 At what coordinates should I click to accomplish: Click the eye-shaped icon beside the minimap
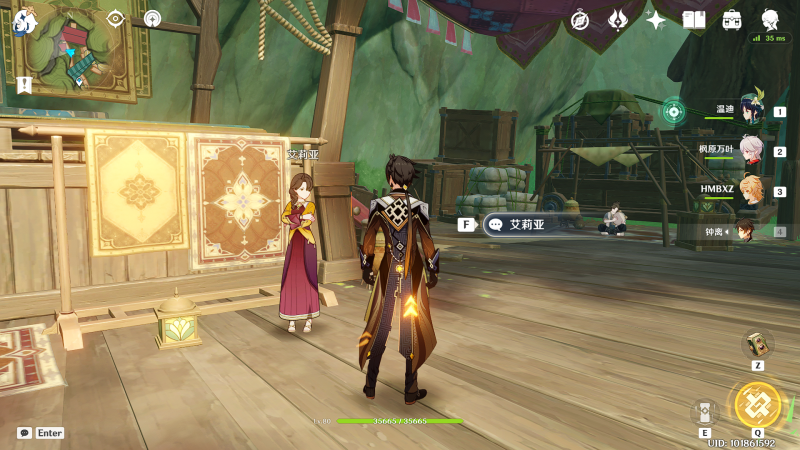pos(115,18)
